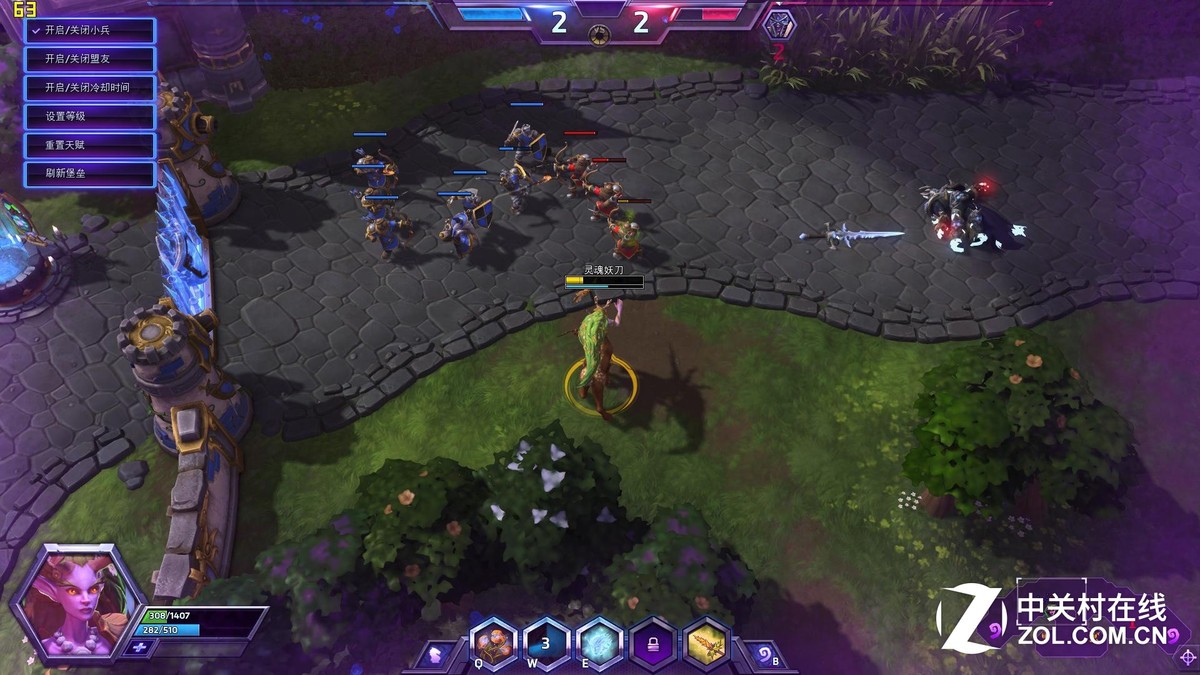Screen dimensions: 1200x675
Task: Cast the E glowing wisp ability
Action: (600, 643)
